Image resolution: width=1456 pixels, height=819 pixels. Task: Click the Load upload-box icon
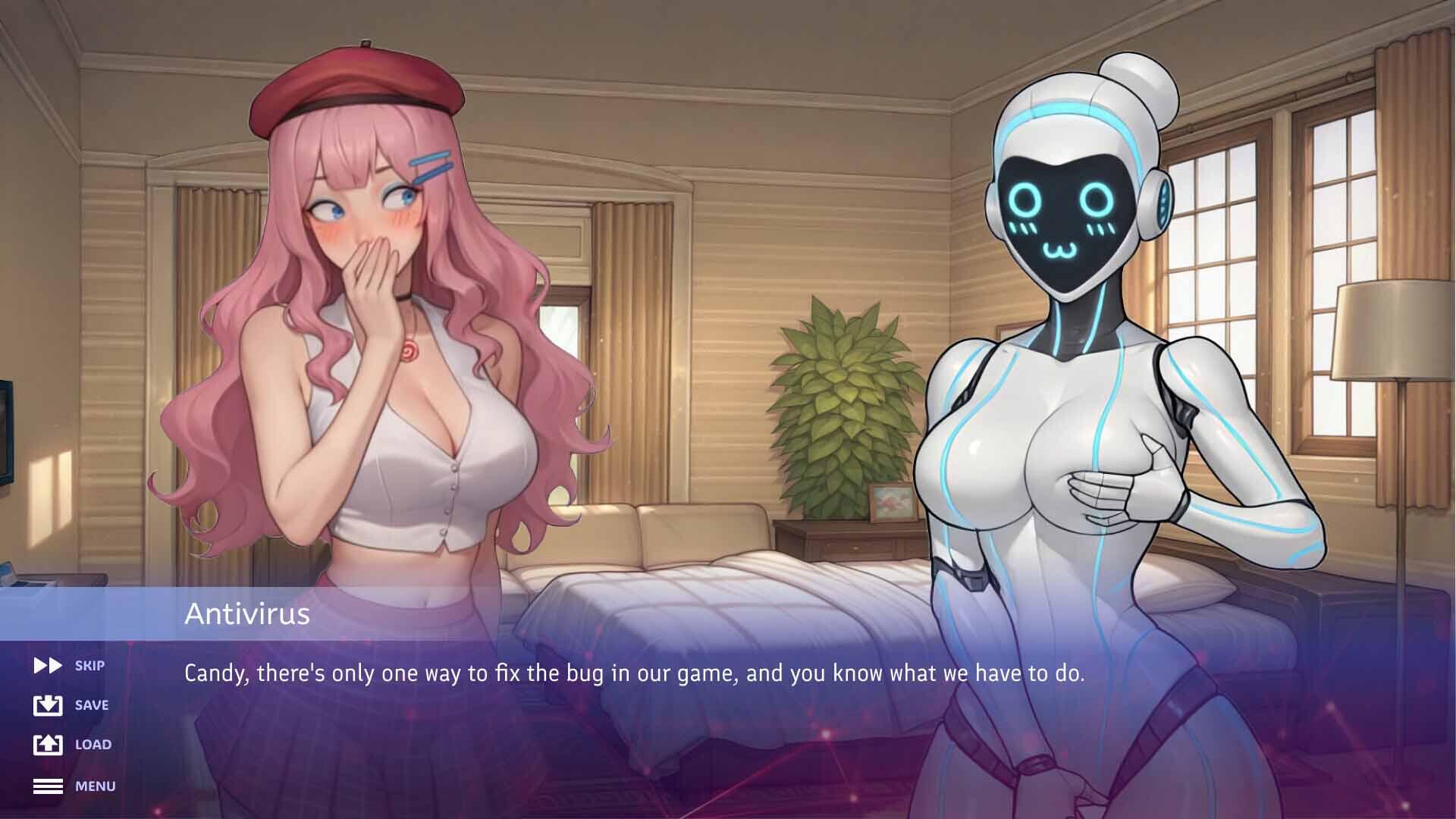pos(46,744)
